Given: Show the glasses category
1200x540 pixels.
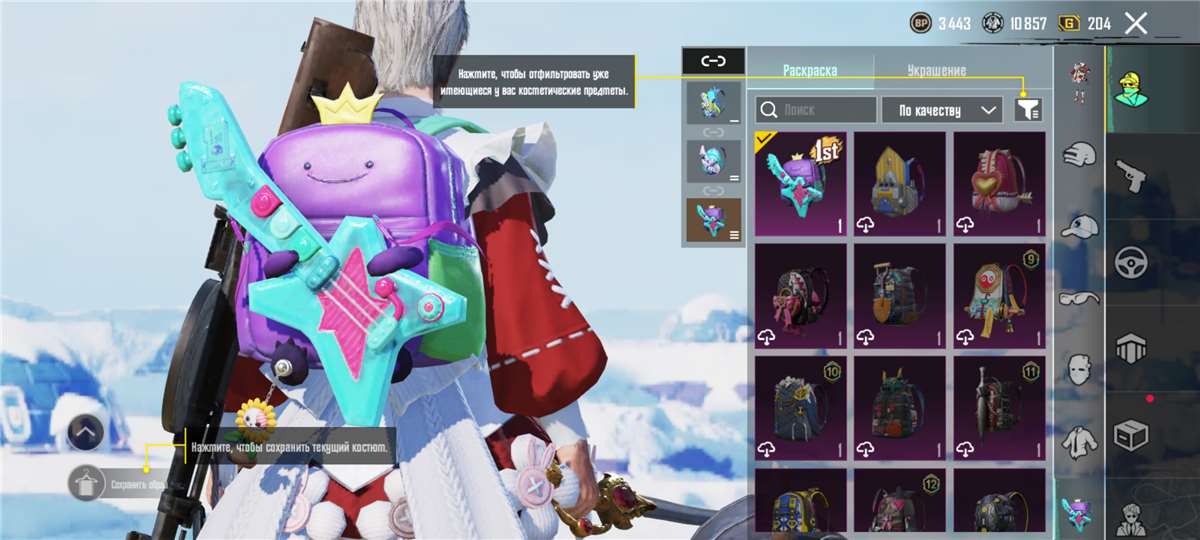Looking at the screenshot, I should 1078,298.
